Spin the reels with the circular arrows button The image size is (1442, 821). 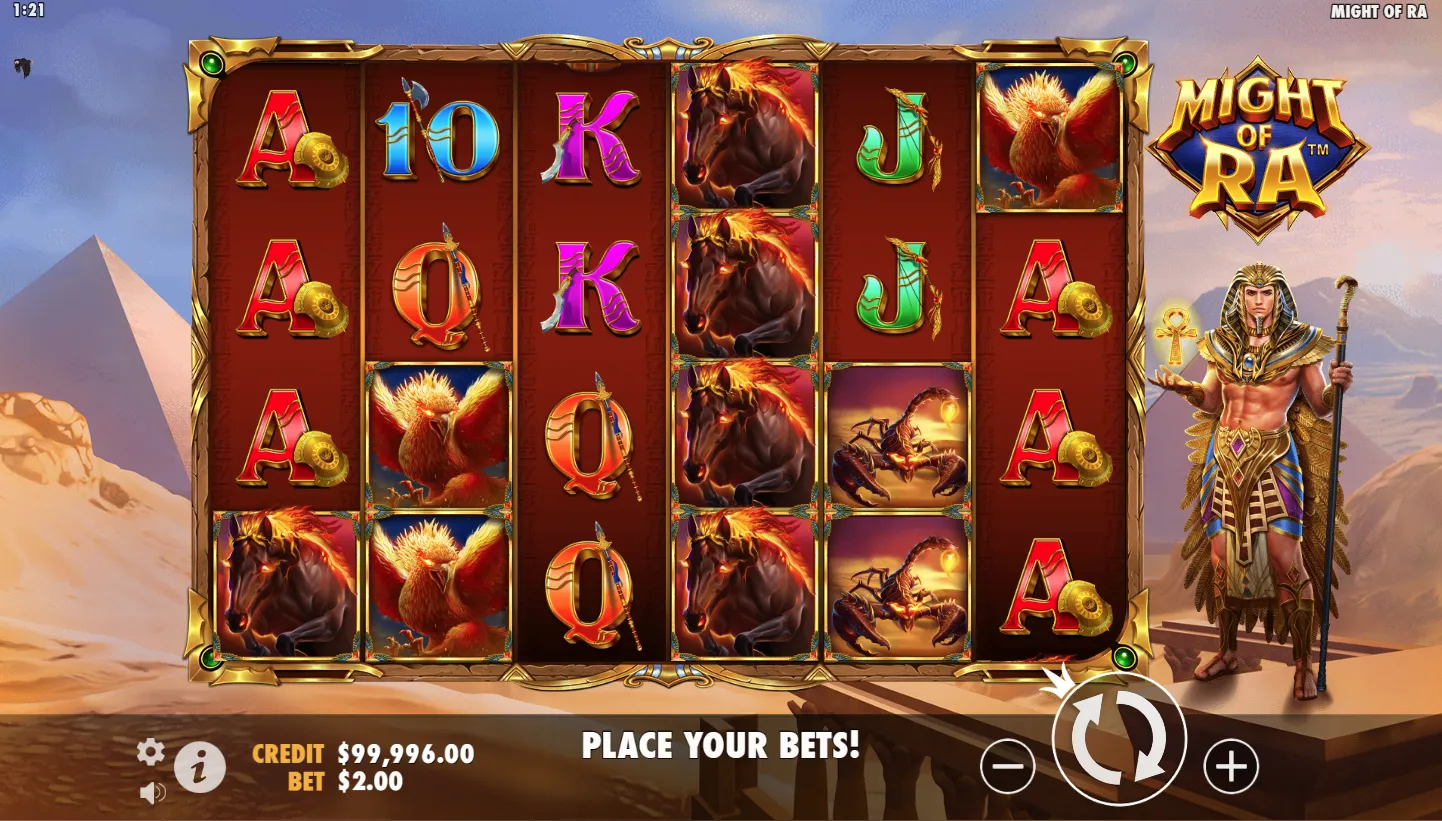[x=1119, y=739]
